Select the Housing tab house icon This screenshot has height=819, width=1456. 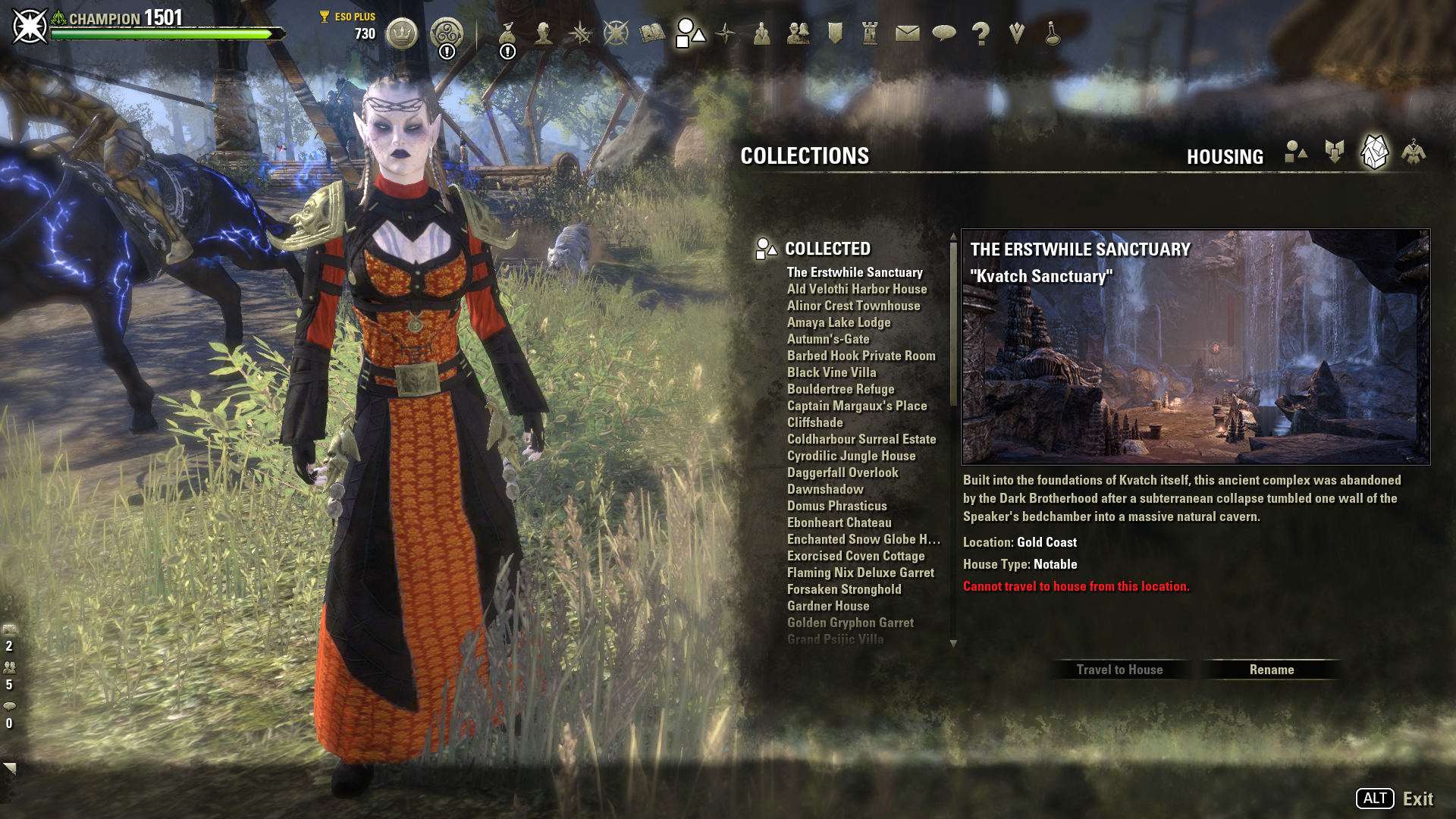point(1374,152)
